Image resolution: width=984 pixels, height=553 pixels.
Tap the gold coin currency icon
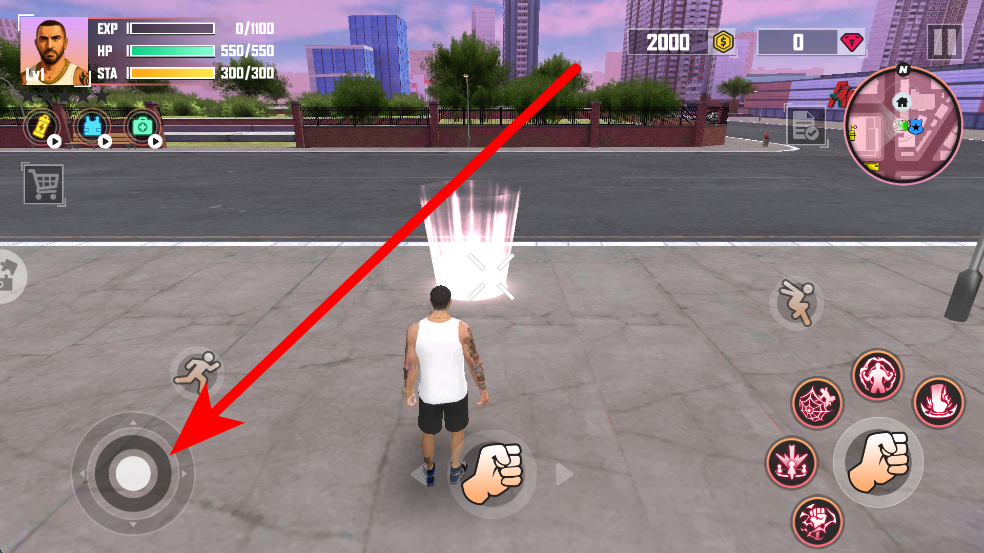pyautogui.click(x=722, y=42)
